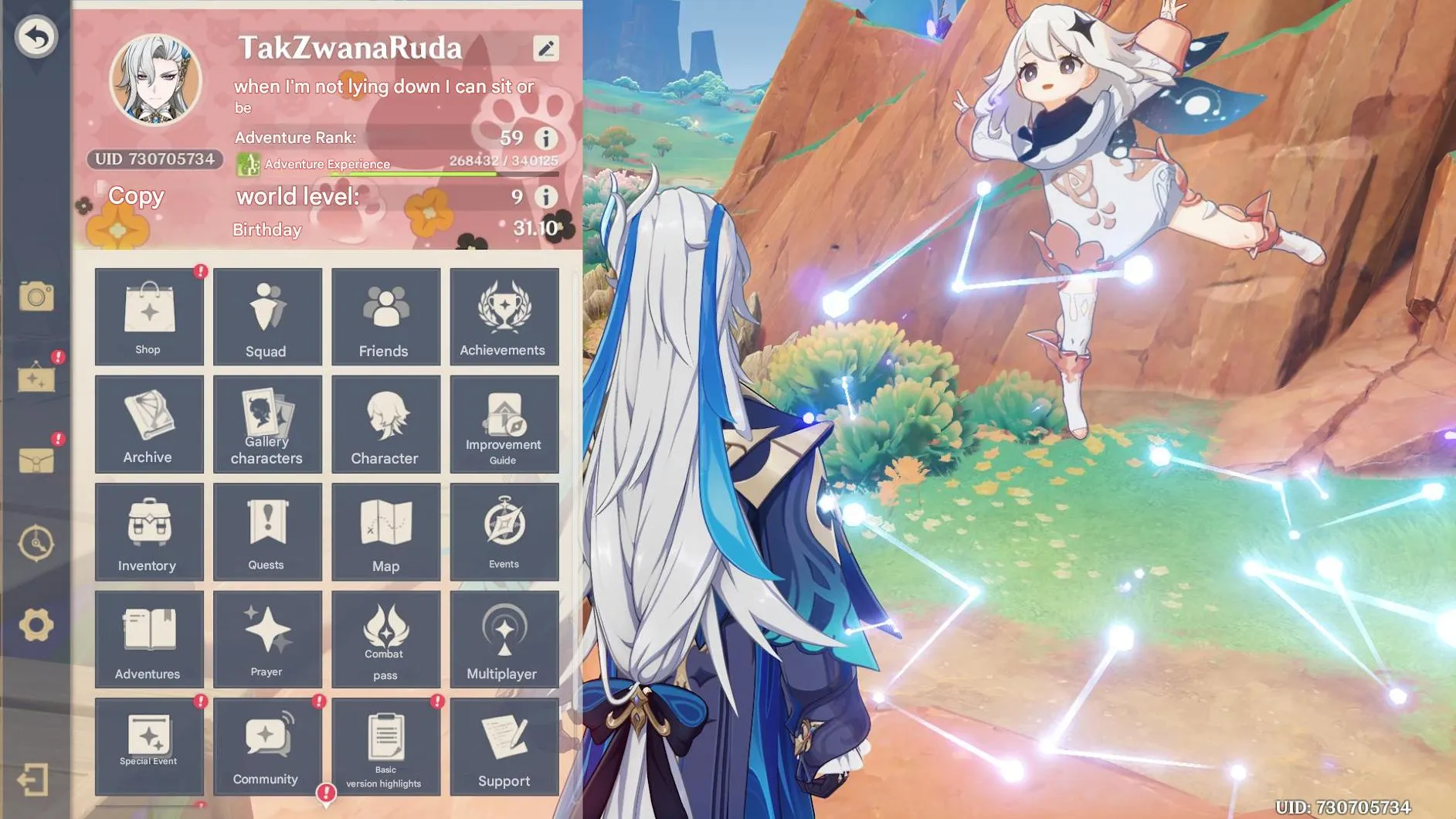Open the Achievements trophy menu
The width and height of the screenshot is (1456, 819).
[x=503, y=317]
